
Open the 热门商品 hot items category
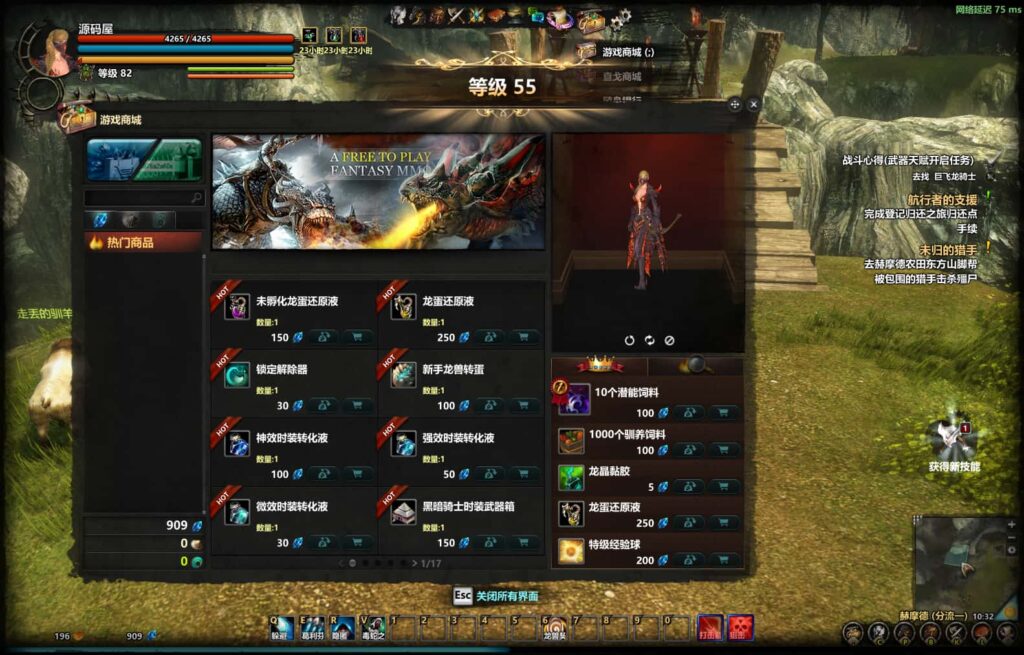click(x=143, y=242)
